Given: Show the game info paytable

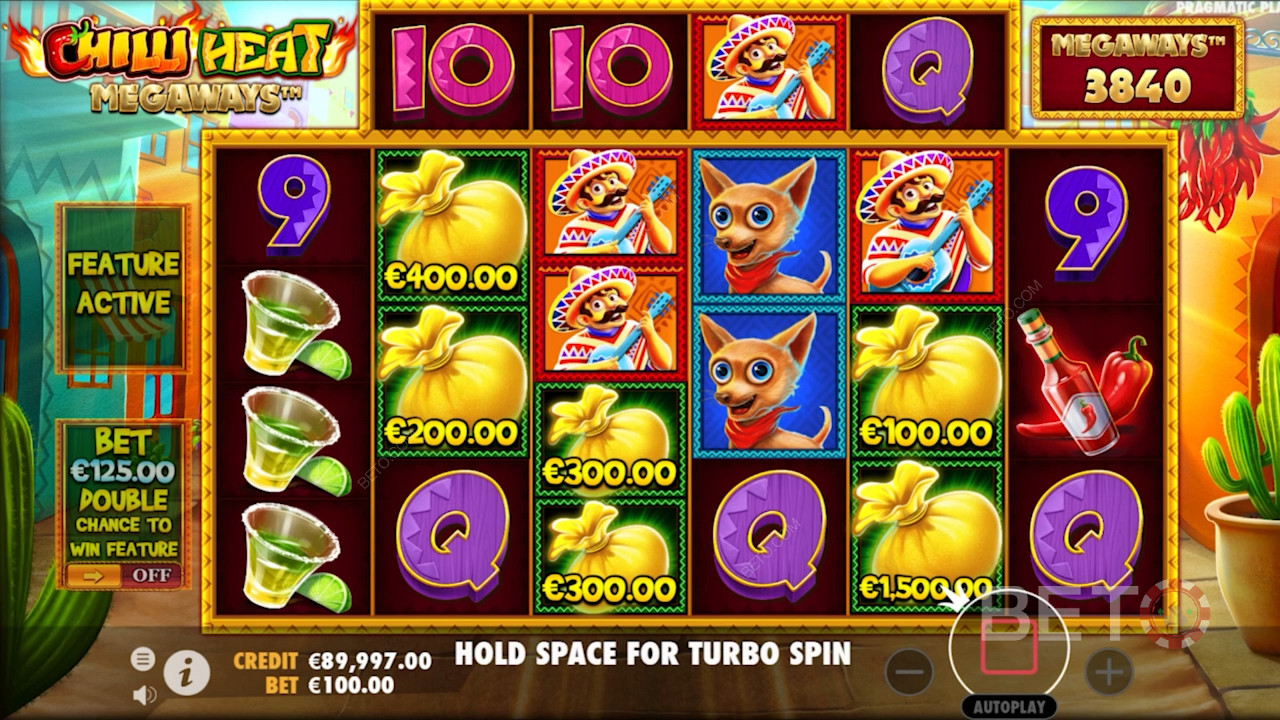Looking at the screenshot, I should 186,674.
